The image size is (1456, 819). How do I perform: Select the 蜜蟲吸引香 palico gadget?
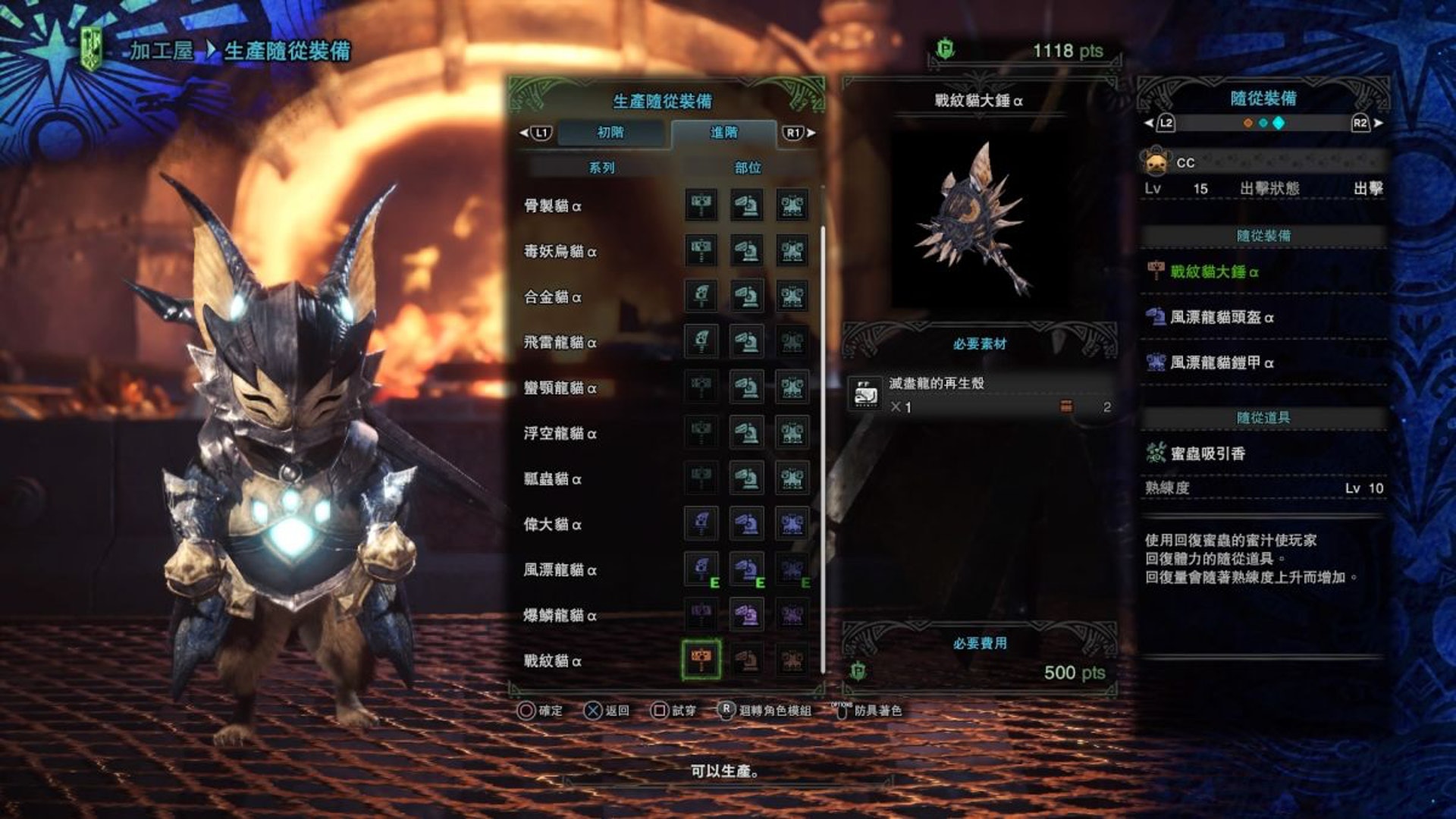(1207, 453)
